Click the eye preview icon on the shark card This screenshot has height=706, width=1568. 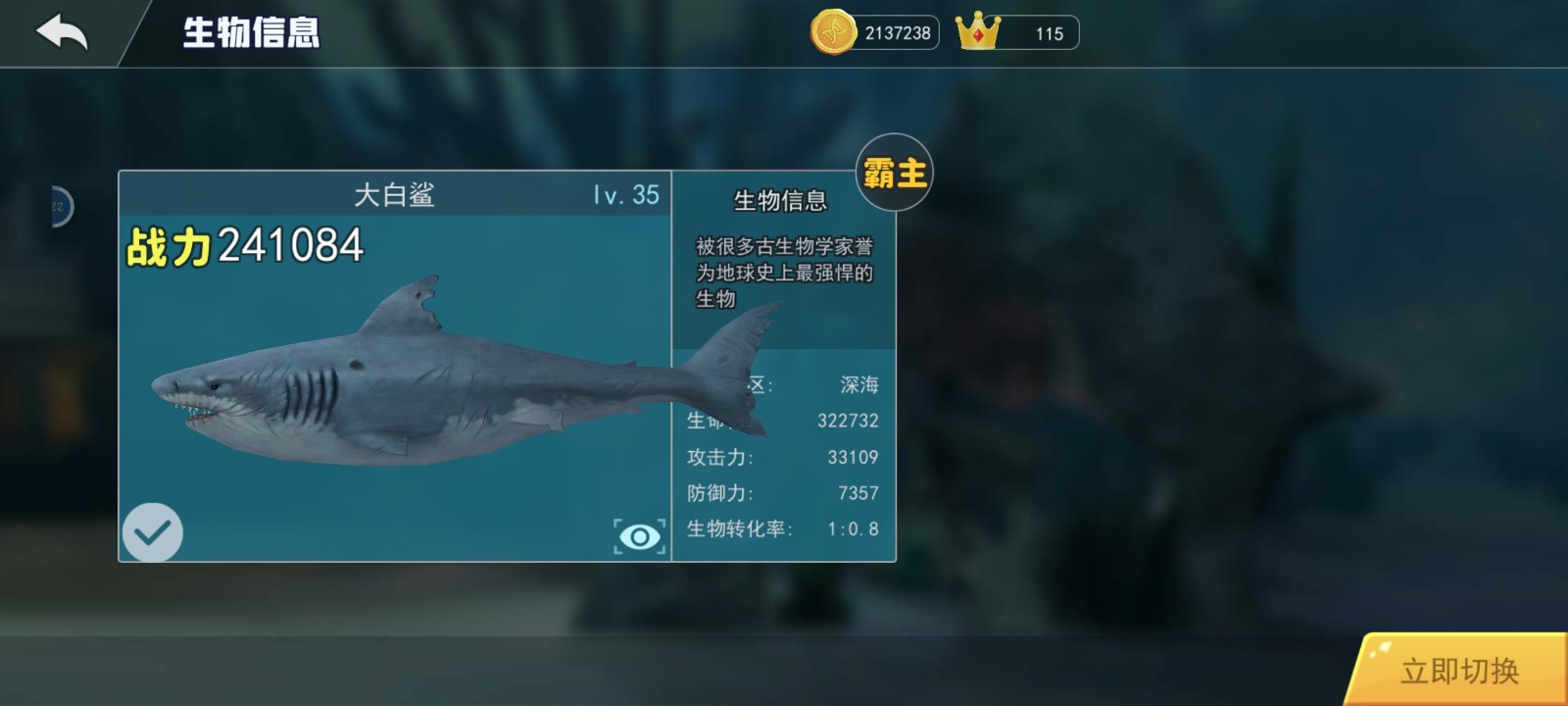[639, 535]
